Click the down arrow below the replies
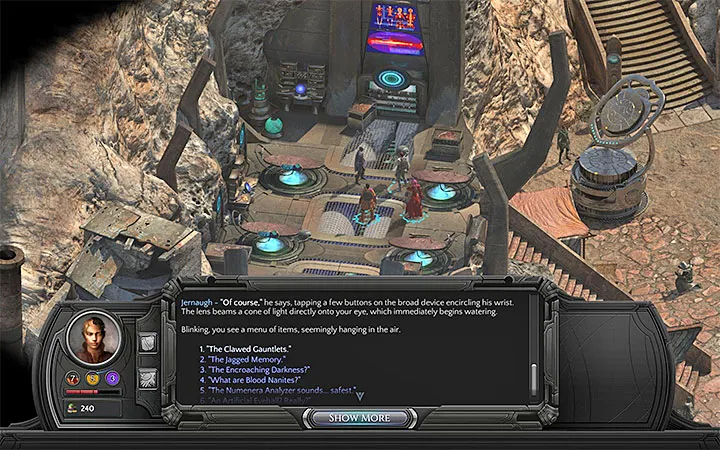 click(x=360, y=396)
